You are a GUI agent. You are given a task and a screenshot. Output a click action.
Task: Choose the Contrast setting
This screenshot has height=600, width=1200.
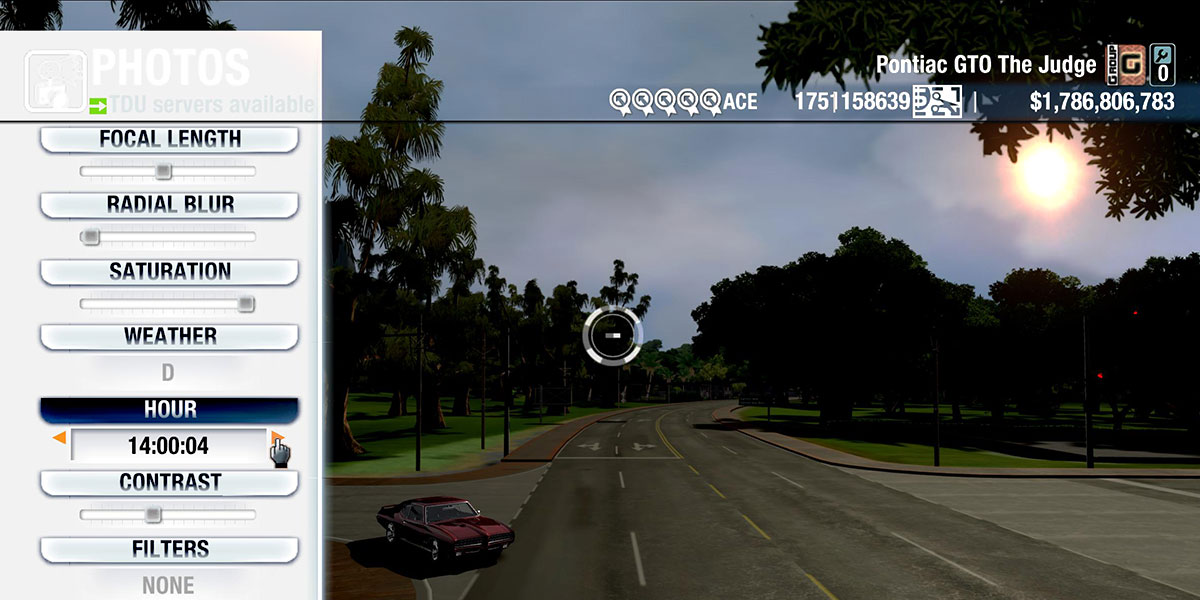tap(169, 483)
